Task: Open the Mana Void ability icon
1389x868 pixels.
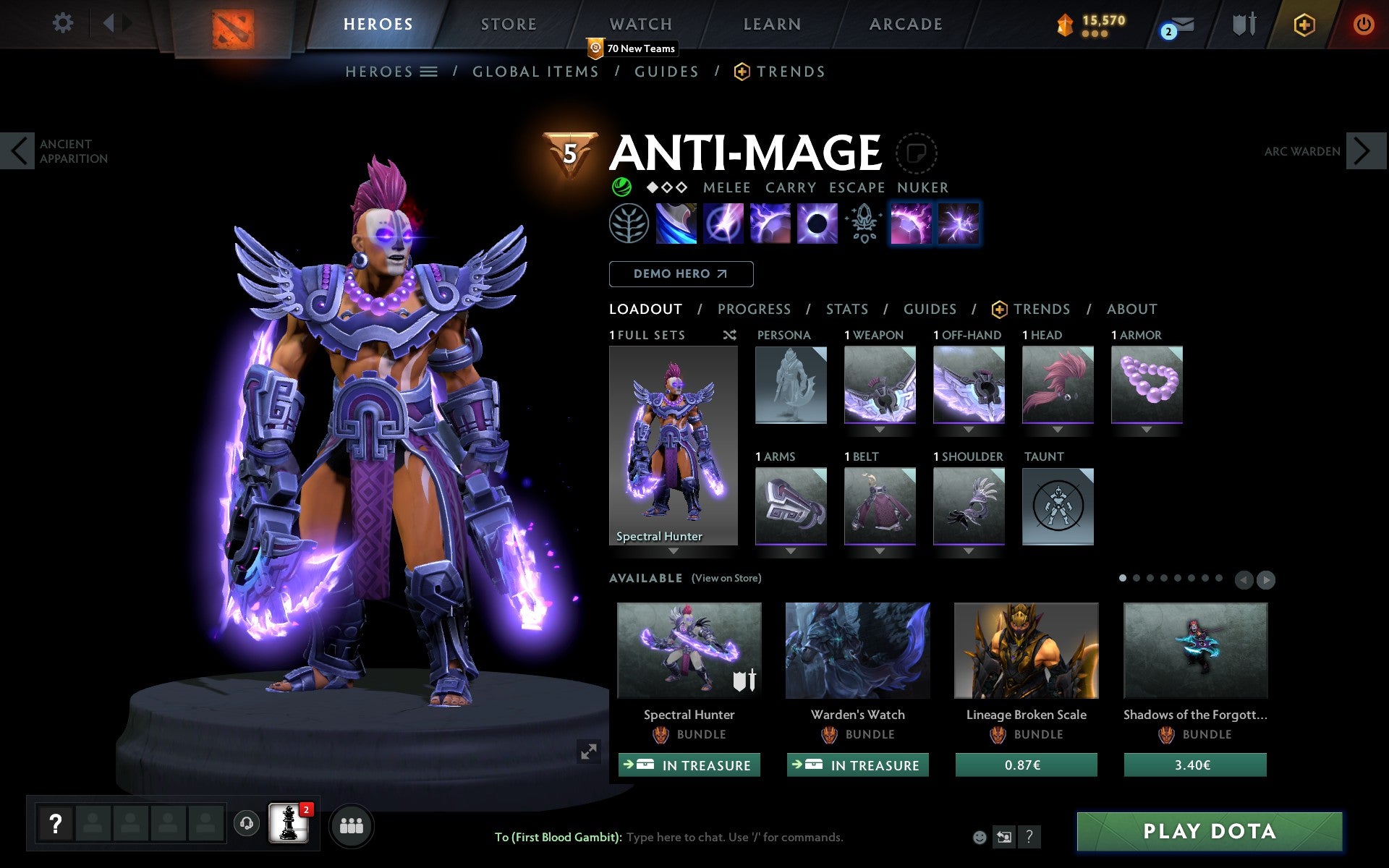Action: [x=817, y=223]
